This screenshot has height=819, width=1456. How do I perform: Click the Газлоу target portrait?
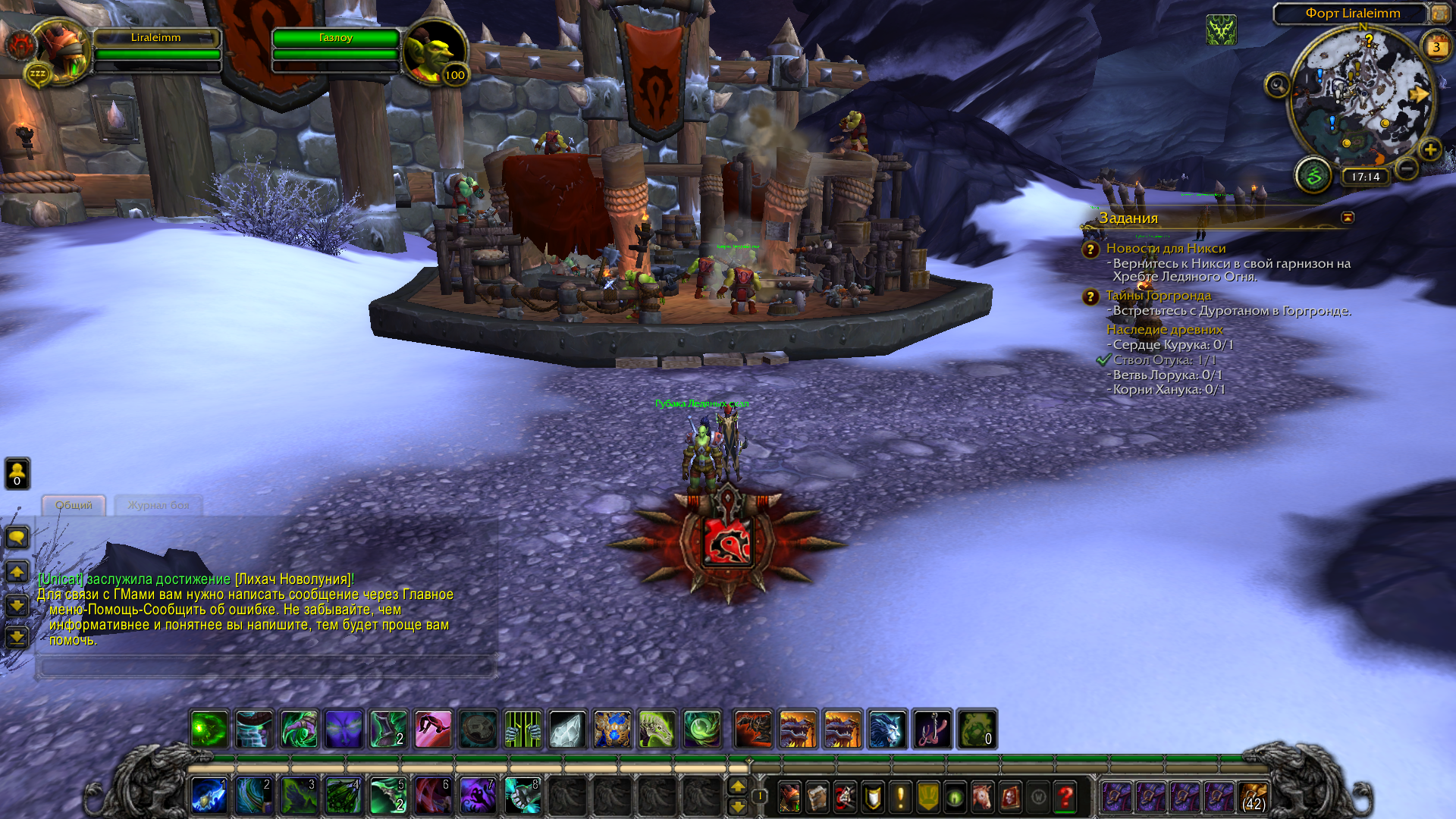(434, 52)
